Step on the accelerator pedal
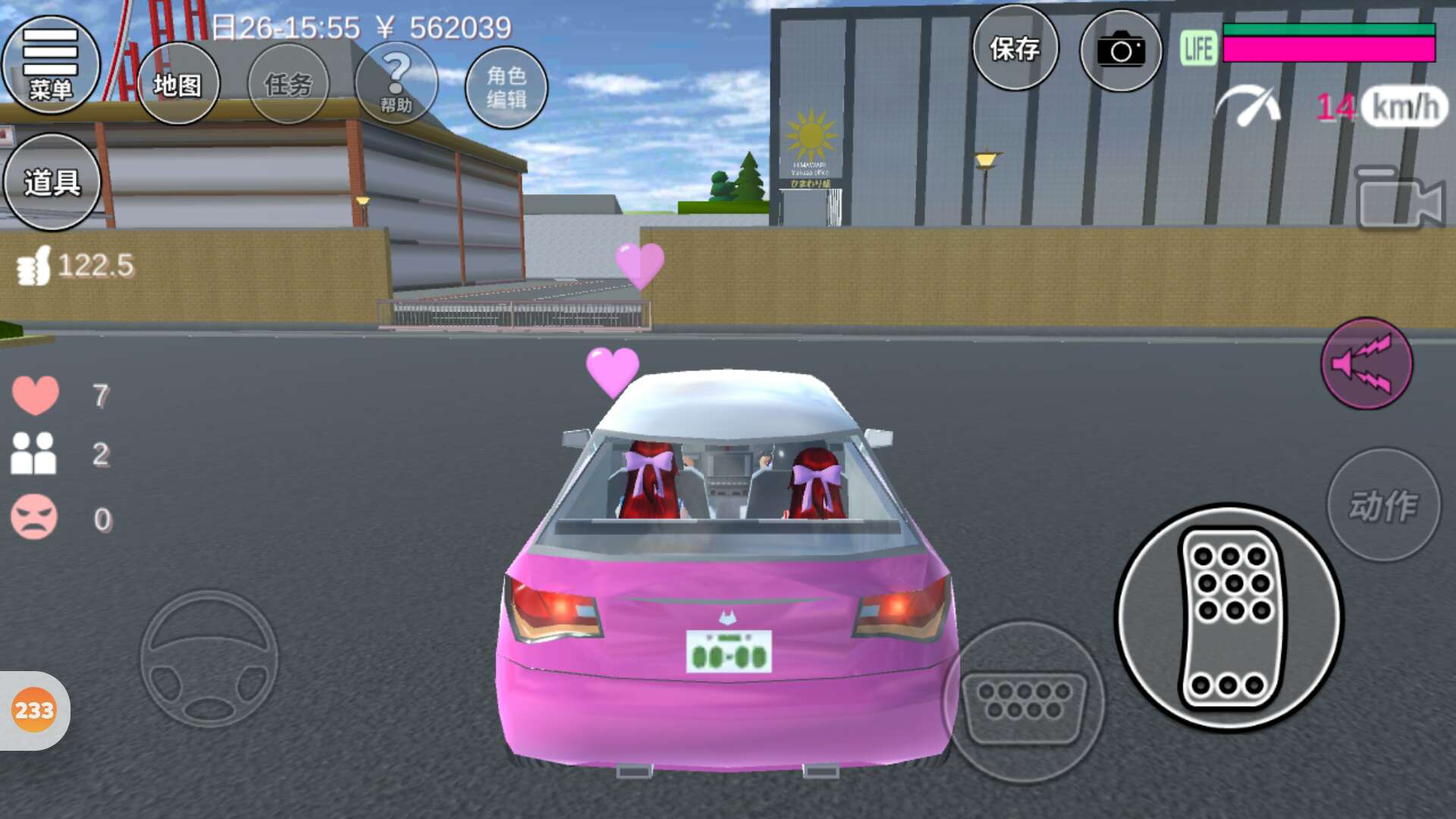 tap(1229, 617)
